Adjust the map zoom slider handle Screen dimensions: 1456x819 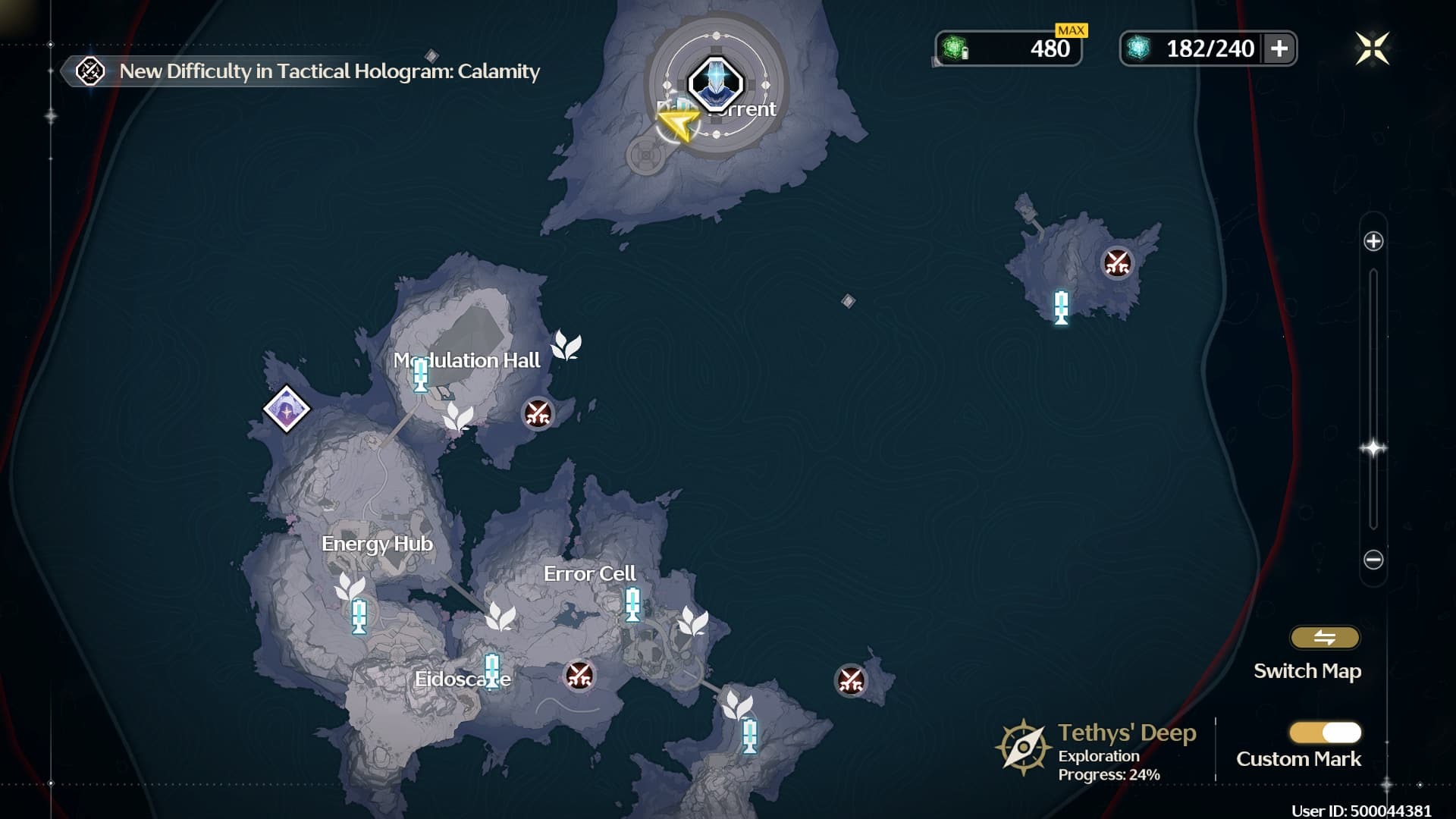(1373, 448)
